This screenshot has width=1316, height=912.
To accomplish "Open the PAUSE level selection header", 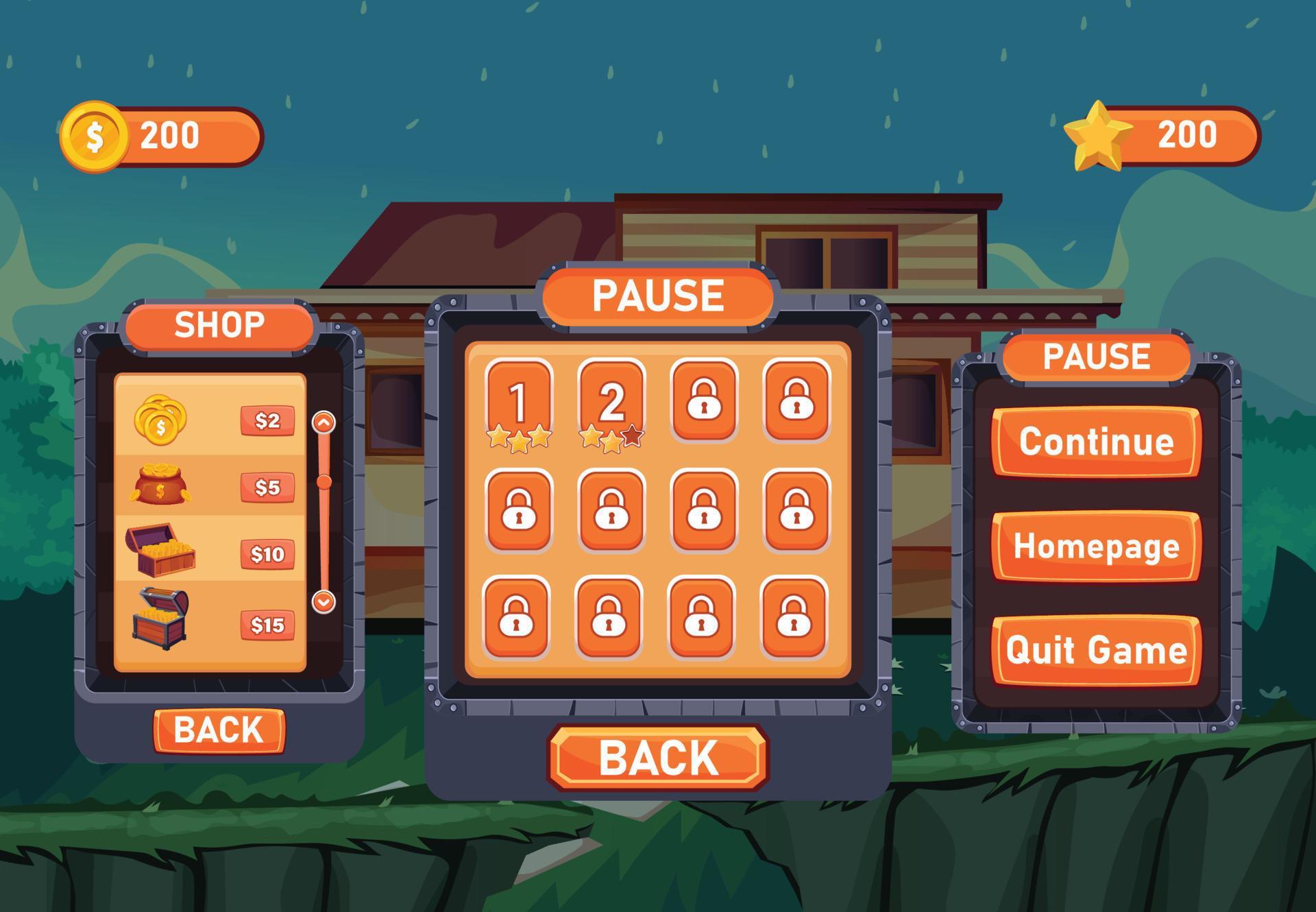I will 659,295.
